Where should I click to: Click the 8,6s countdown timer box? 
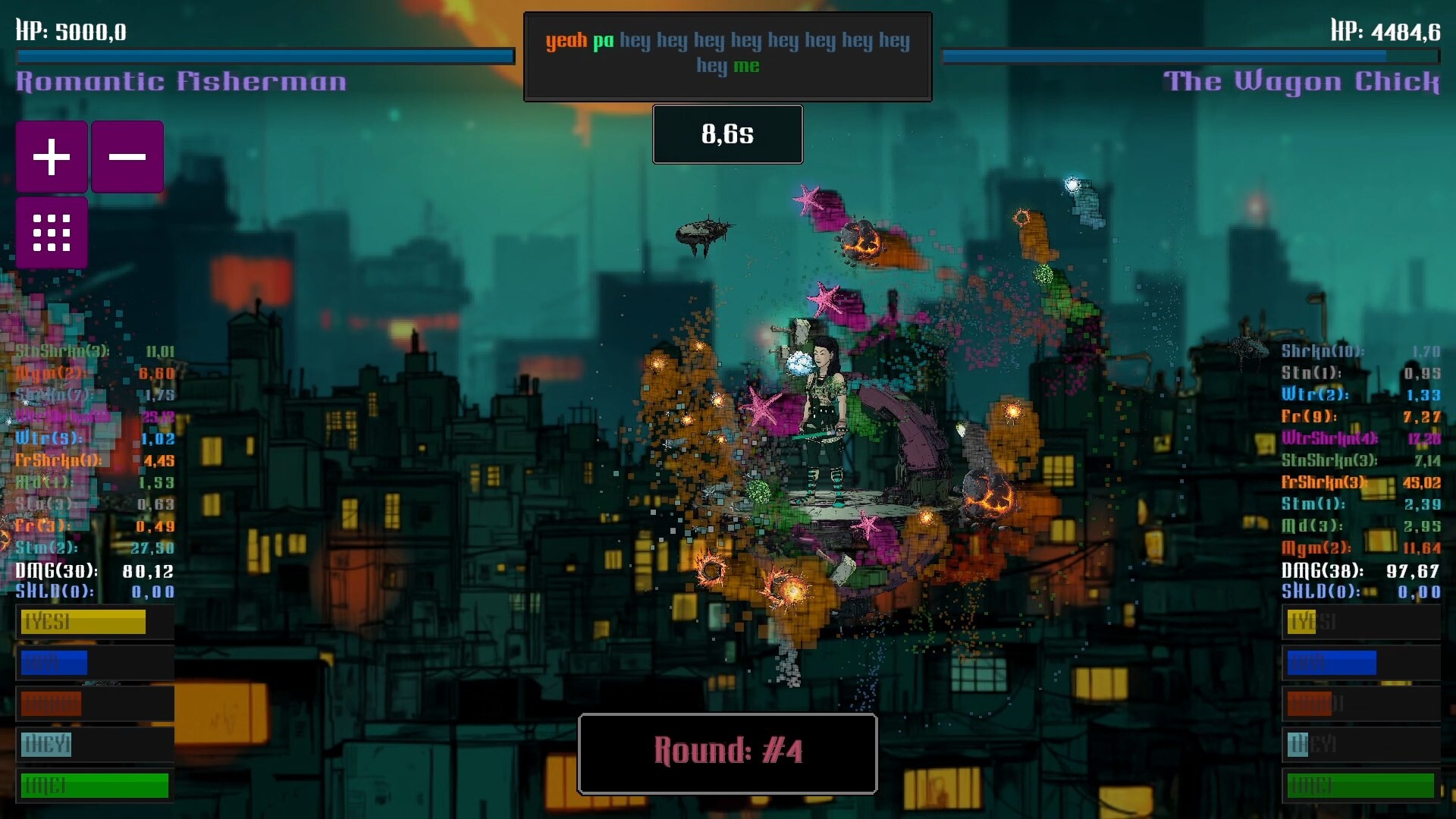(727, 134)
